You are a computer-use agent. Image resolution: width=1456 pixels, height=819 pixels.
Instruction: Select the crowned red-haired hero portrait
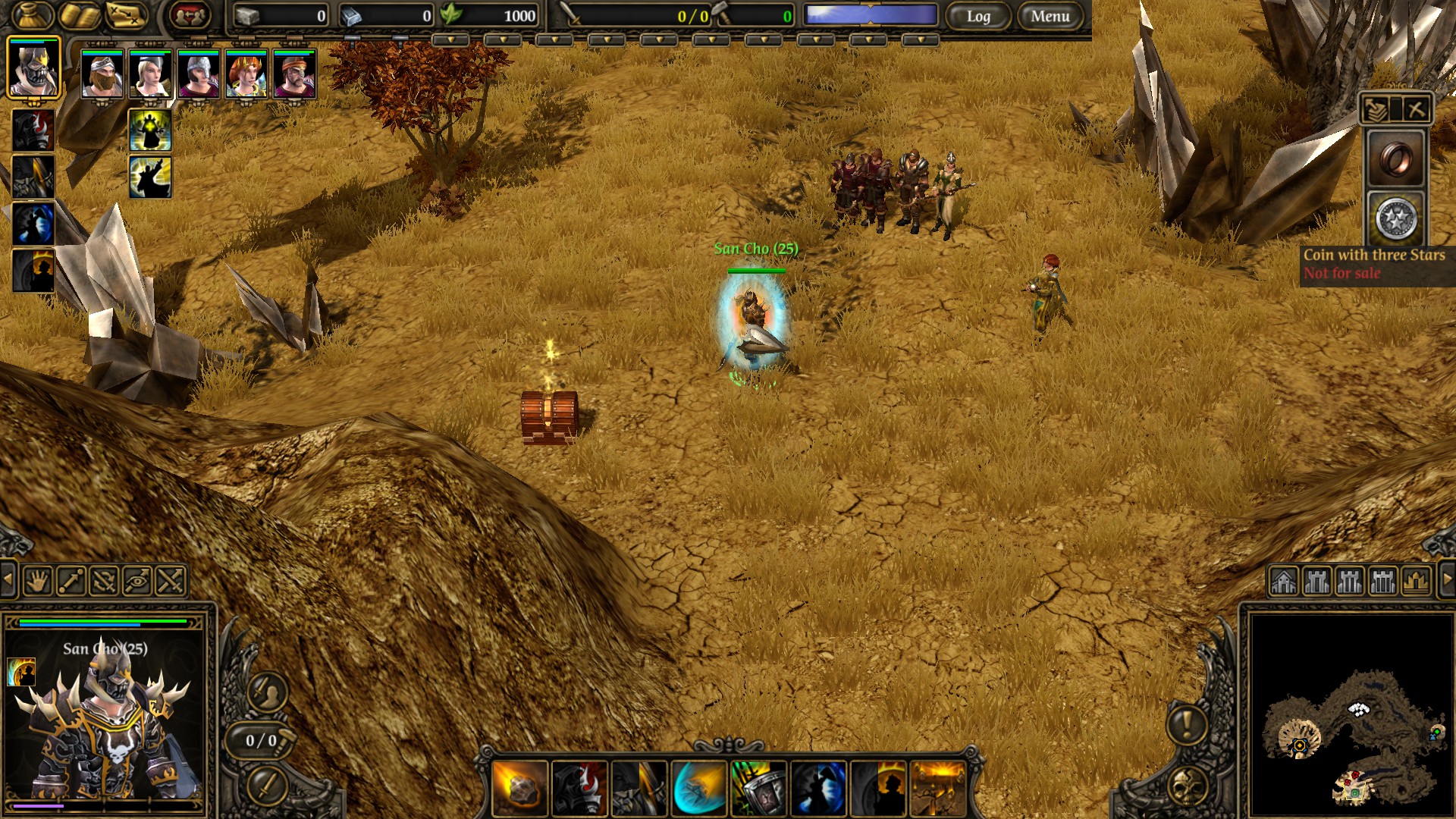pos(246,74)
